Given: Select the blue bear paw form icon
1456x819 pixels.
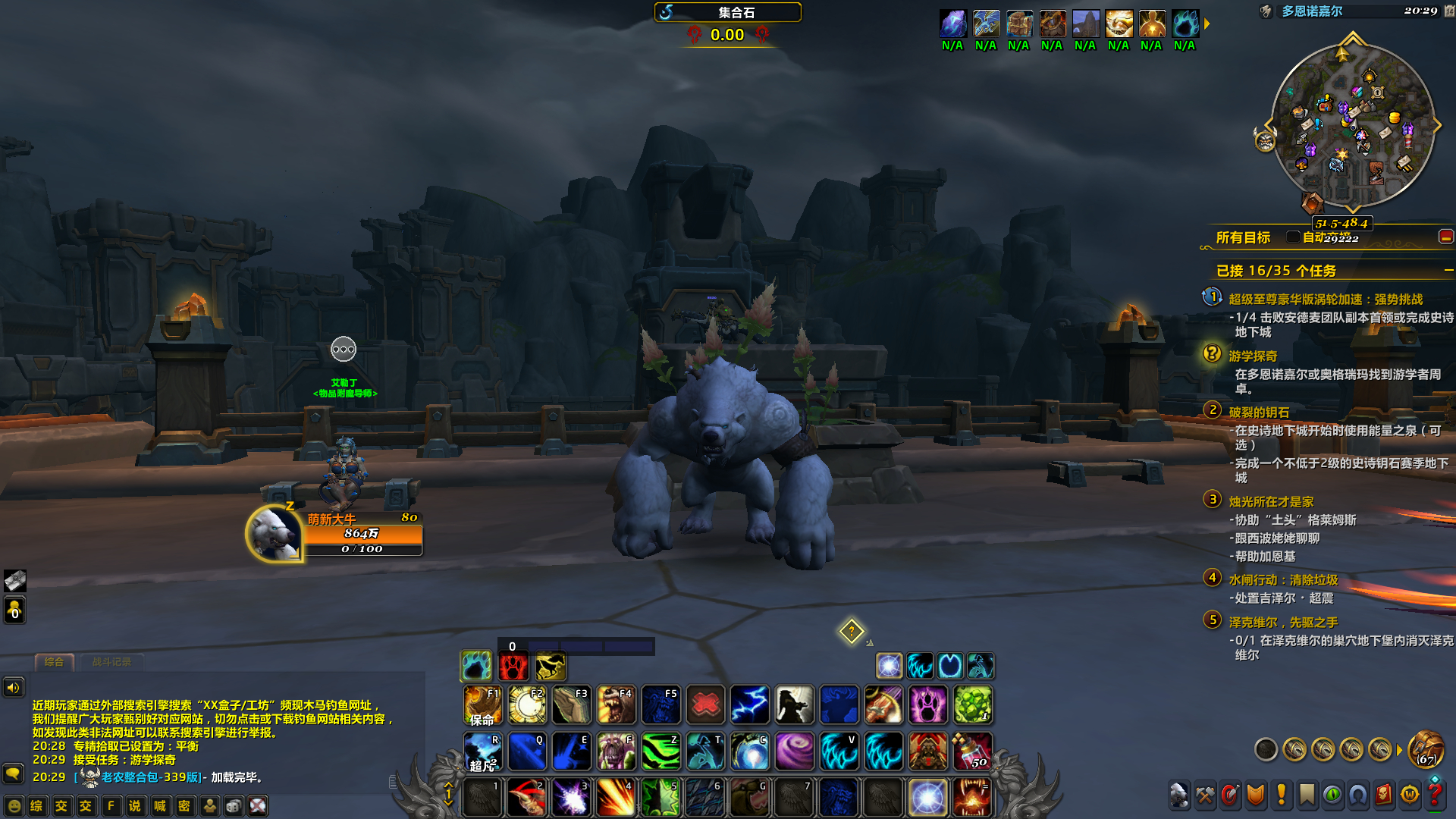Looking at the screenshot, I should point(475,666).
